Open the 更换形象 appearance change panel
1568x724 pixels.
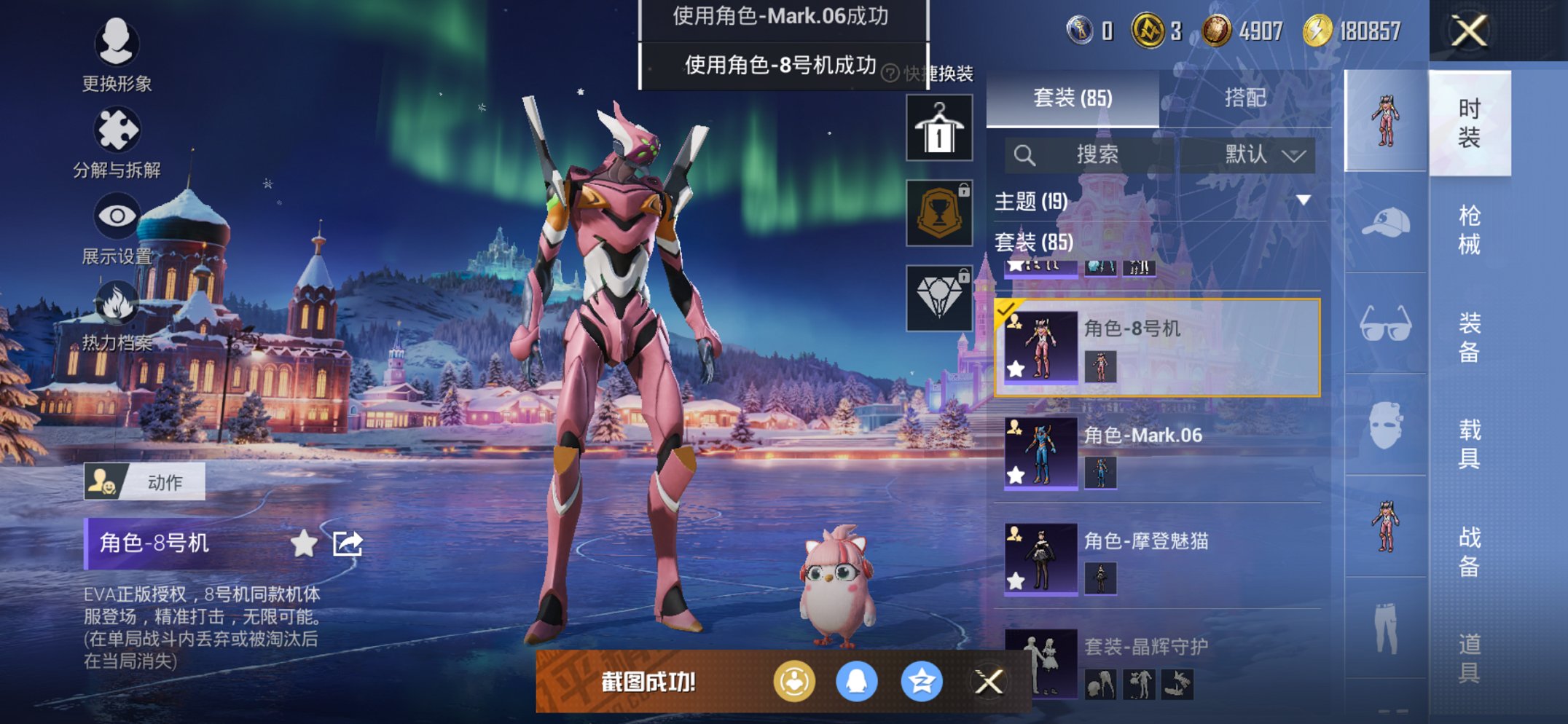[117, 45]
